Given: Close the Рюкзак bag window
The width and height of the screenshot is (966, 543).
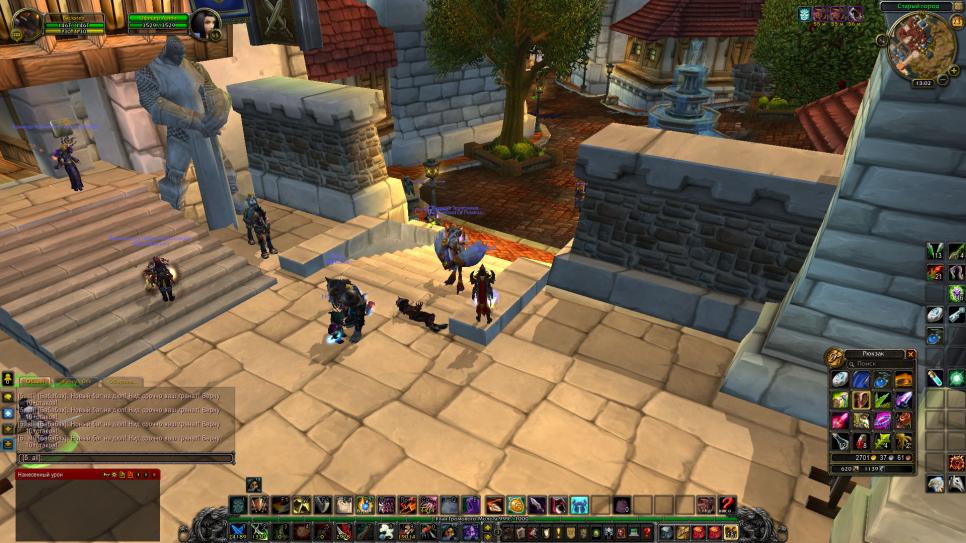Looking at the screenshot, I should point(910,354).
